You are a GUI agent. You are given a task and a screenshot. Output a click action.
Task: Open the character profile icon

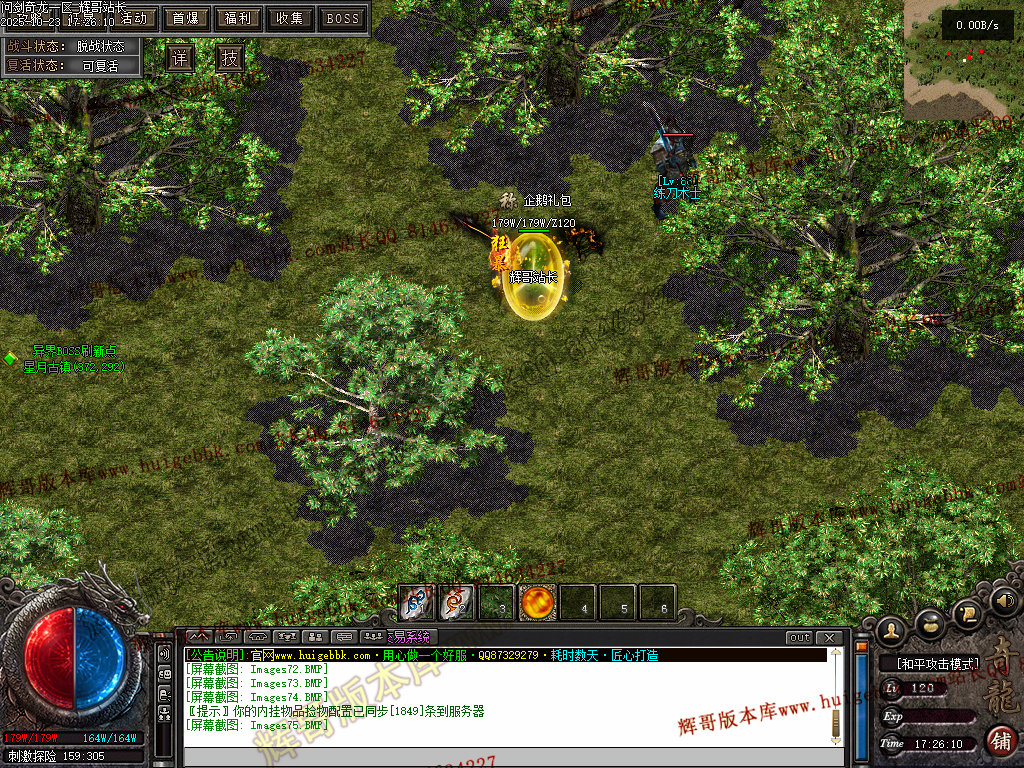pyautogui.click(x=891, y=631)
